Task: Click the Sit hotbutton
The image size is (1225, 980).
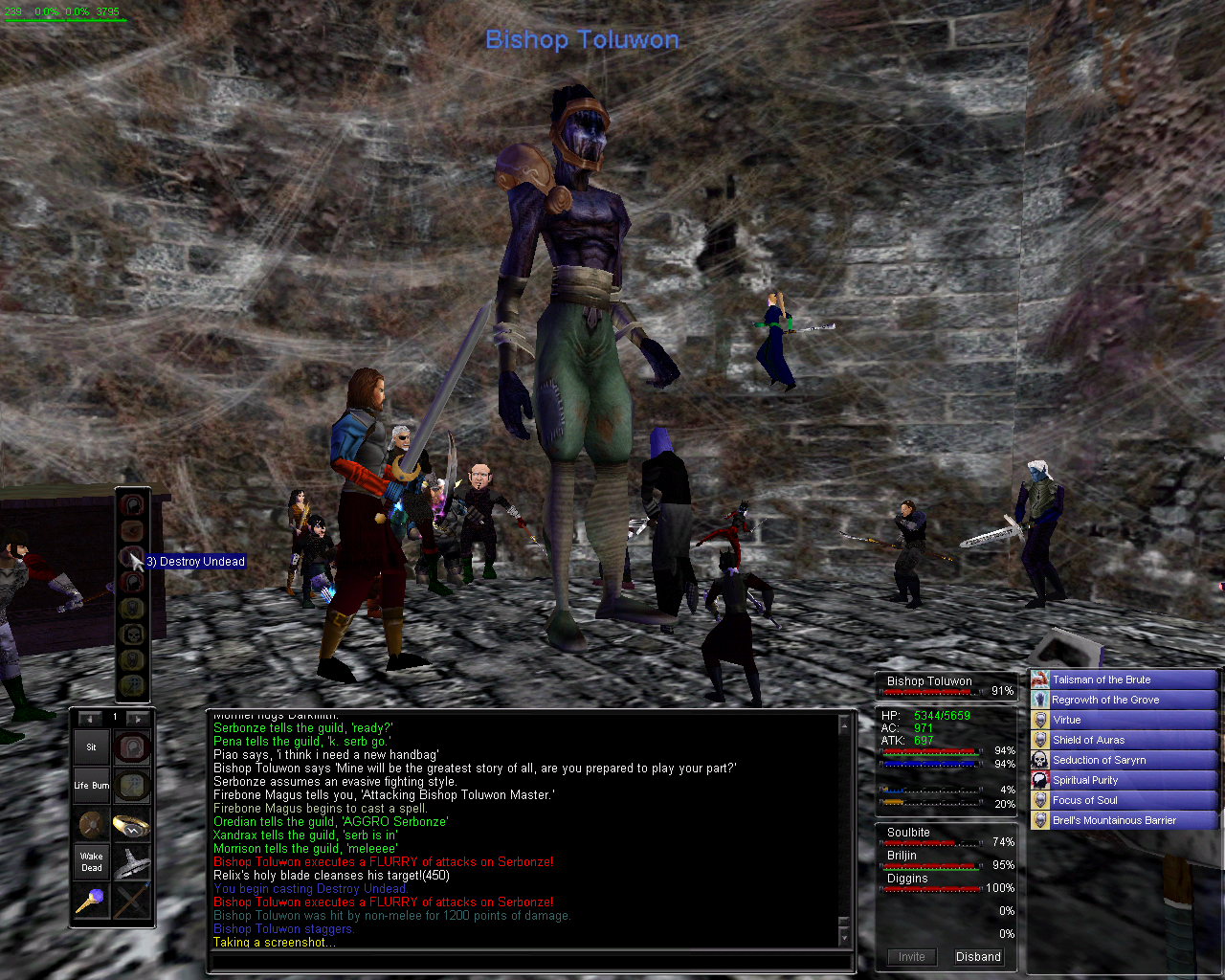Action: point(92,747)
